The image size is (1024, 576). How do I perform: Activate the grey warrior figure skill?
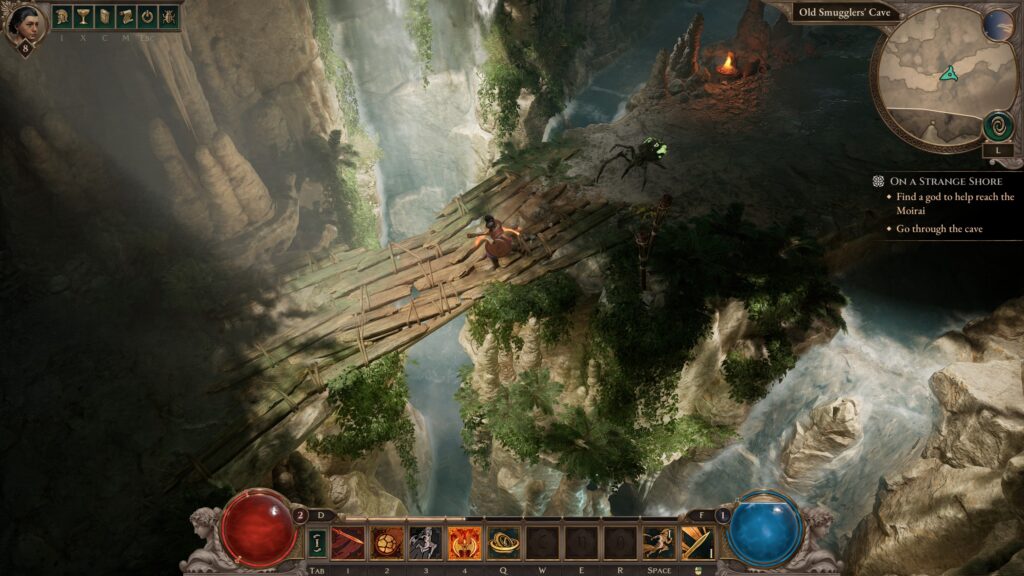[x=425, y=543]
